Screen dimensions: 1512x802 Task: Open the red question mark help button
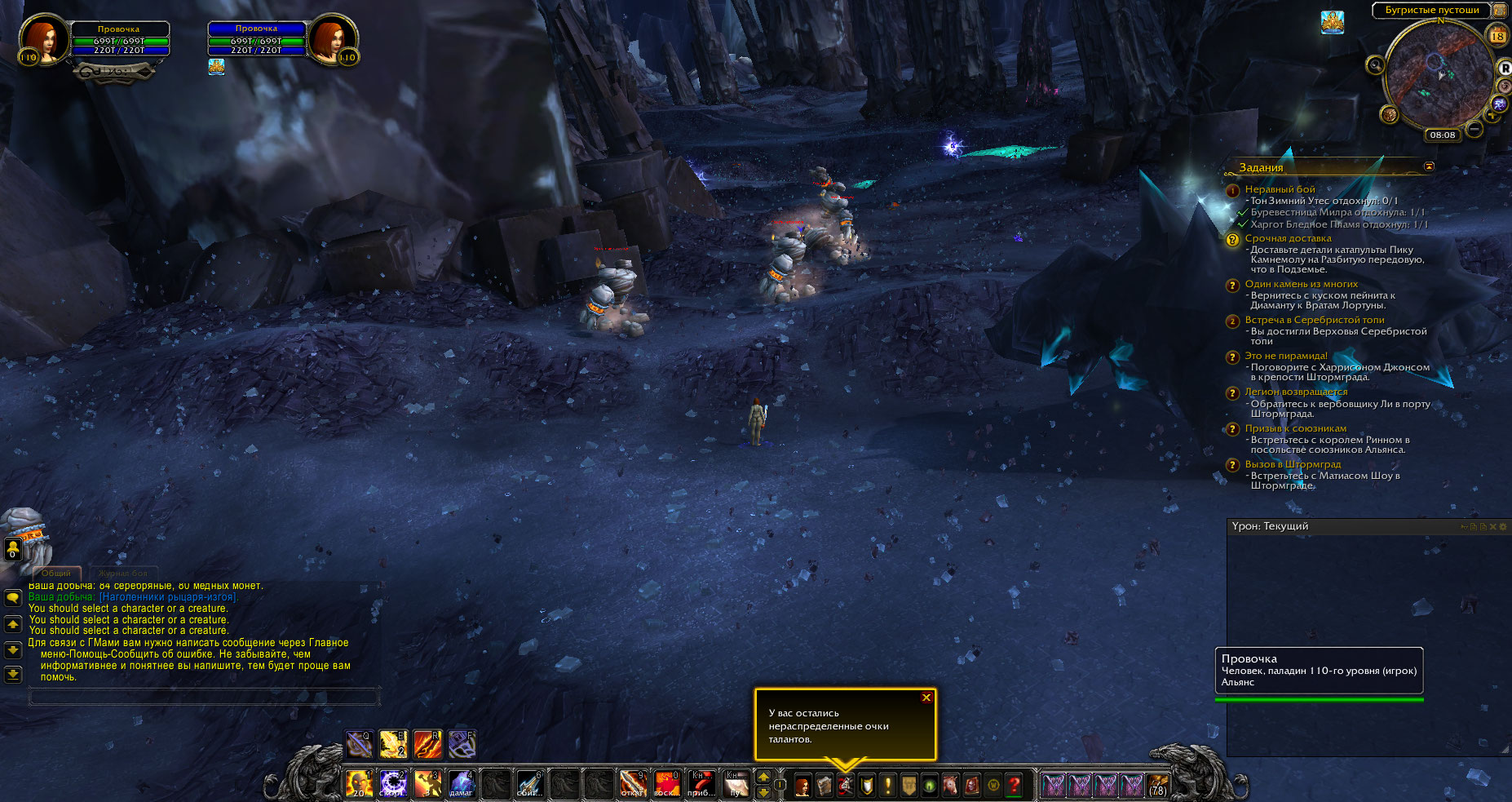tap(1014, 786)
